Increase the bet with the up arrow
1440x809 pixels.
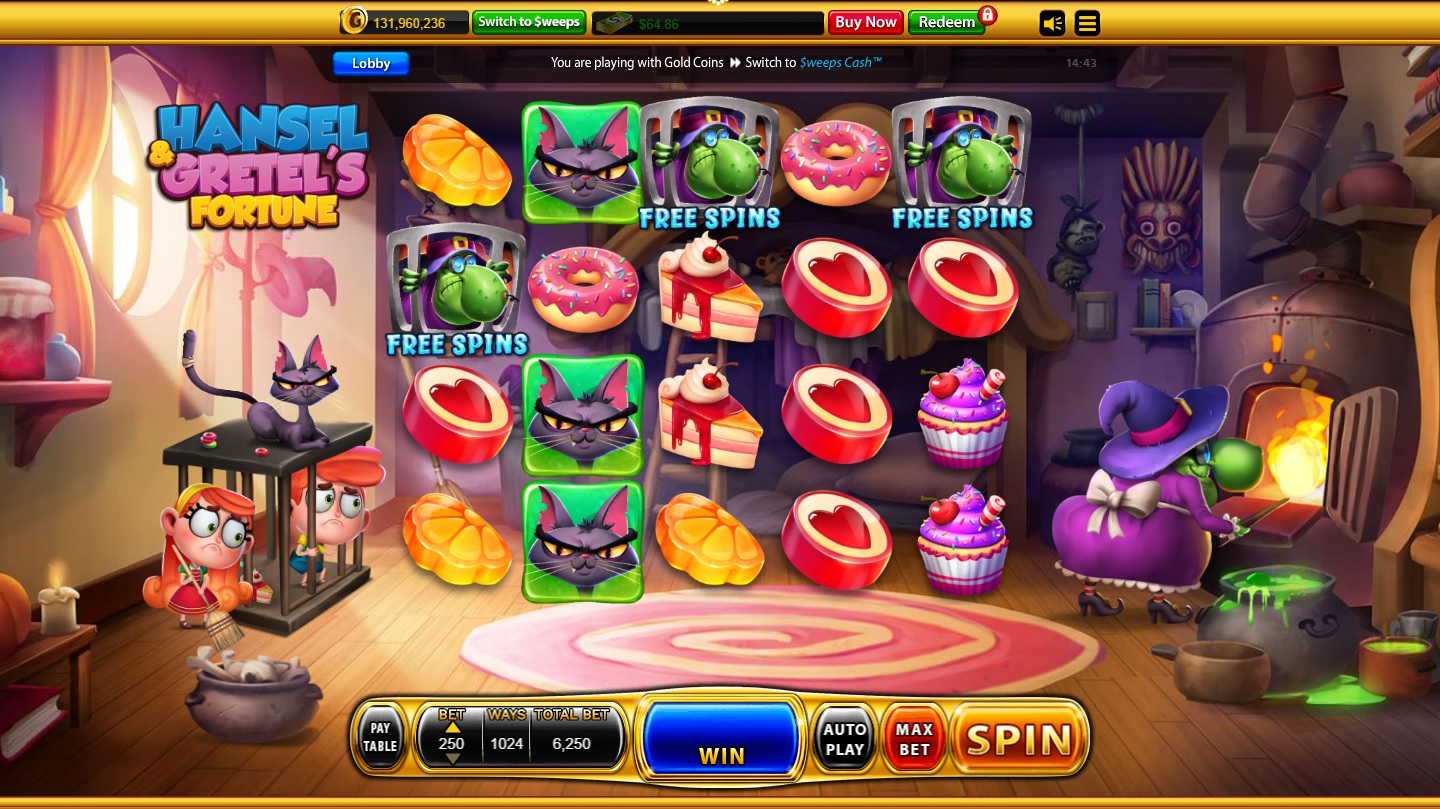[x=452, y=728]
